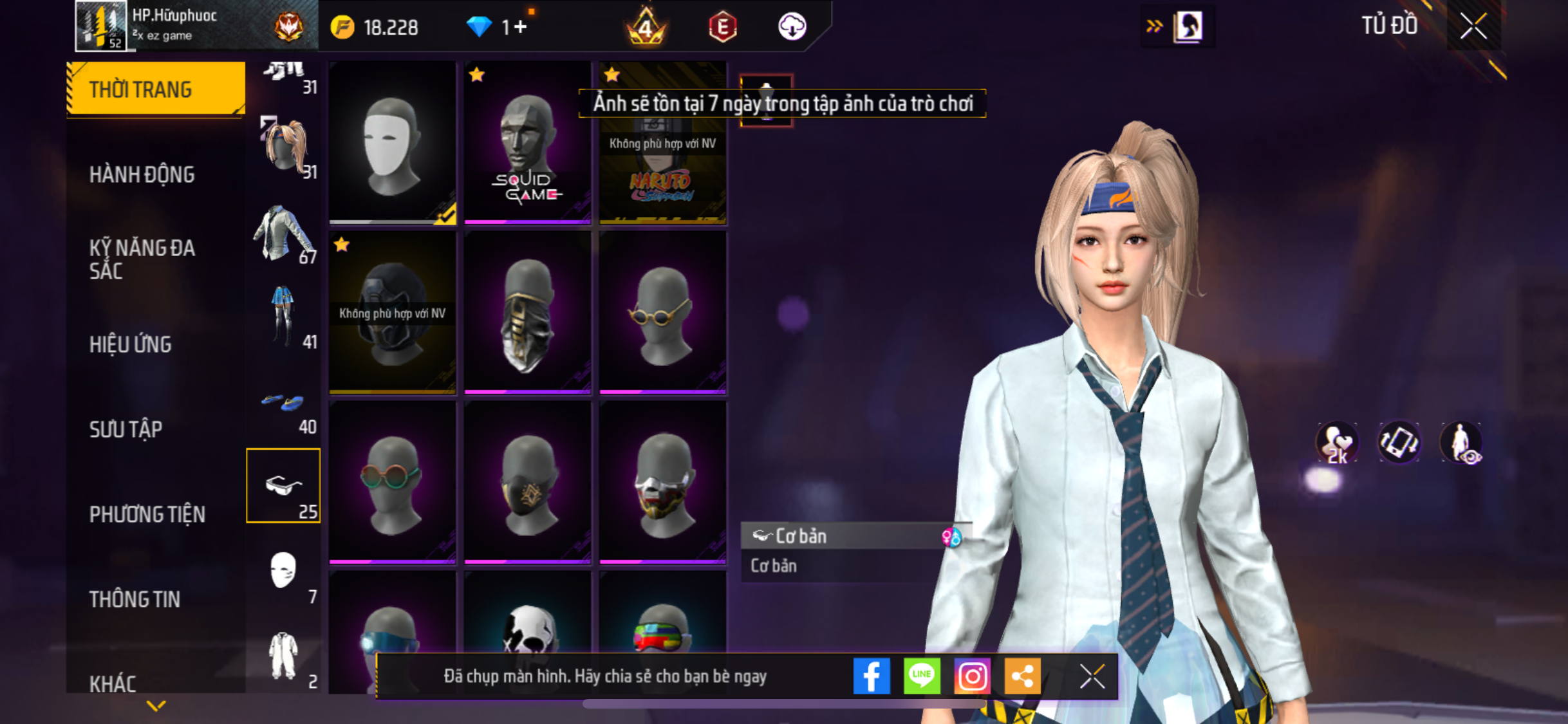This screenshot has height=724, width=1568.
Task: Open the shoes category
Action: coord(283,404)
